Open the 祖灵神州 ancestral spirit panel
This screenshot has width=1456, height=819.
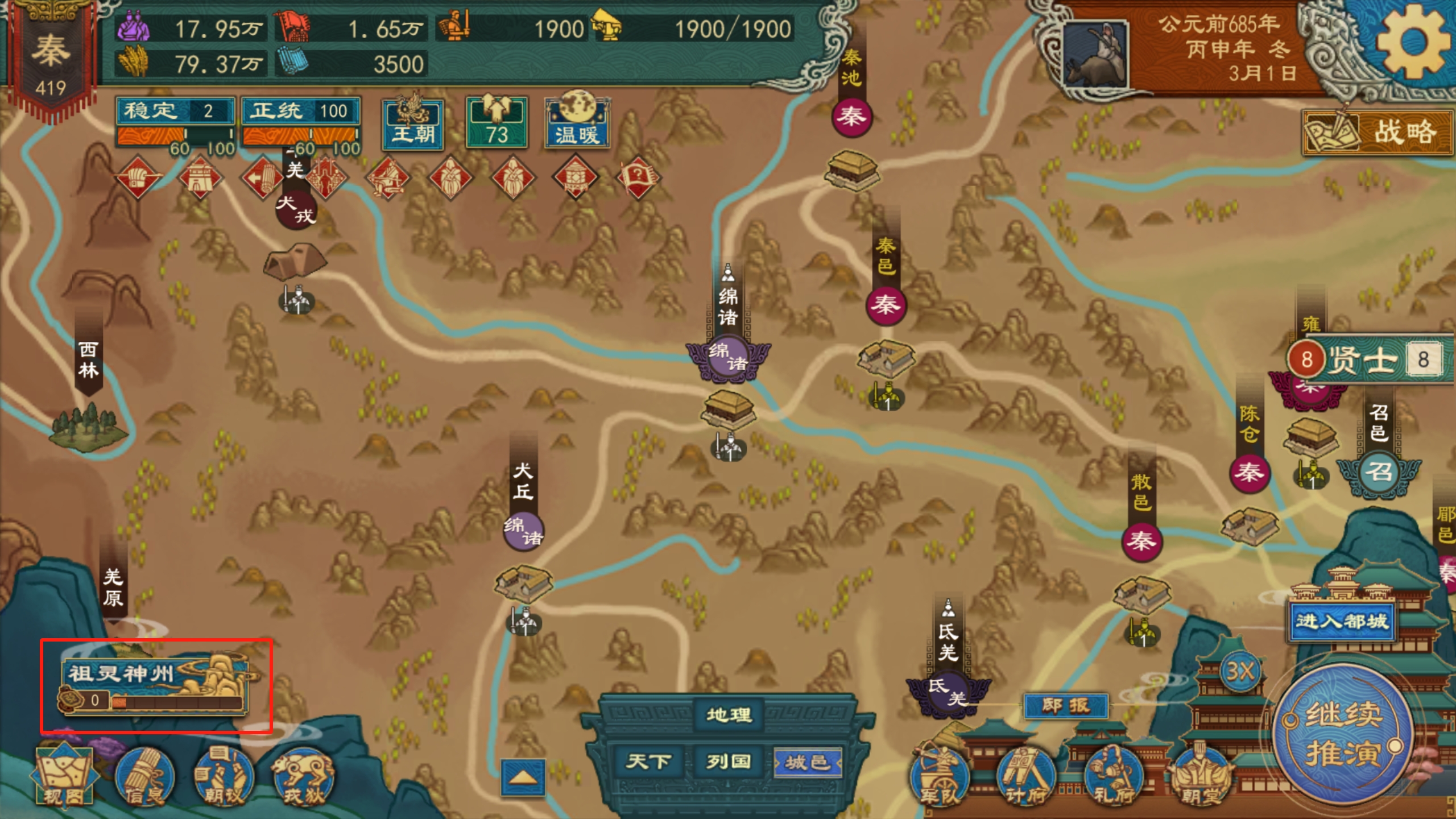click(155, 685)
